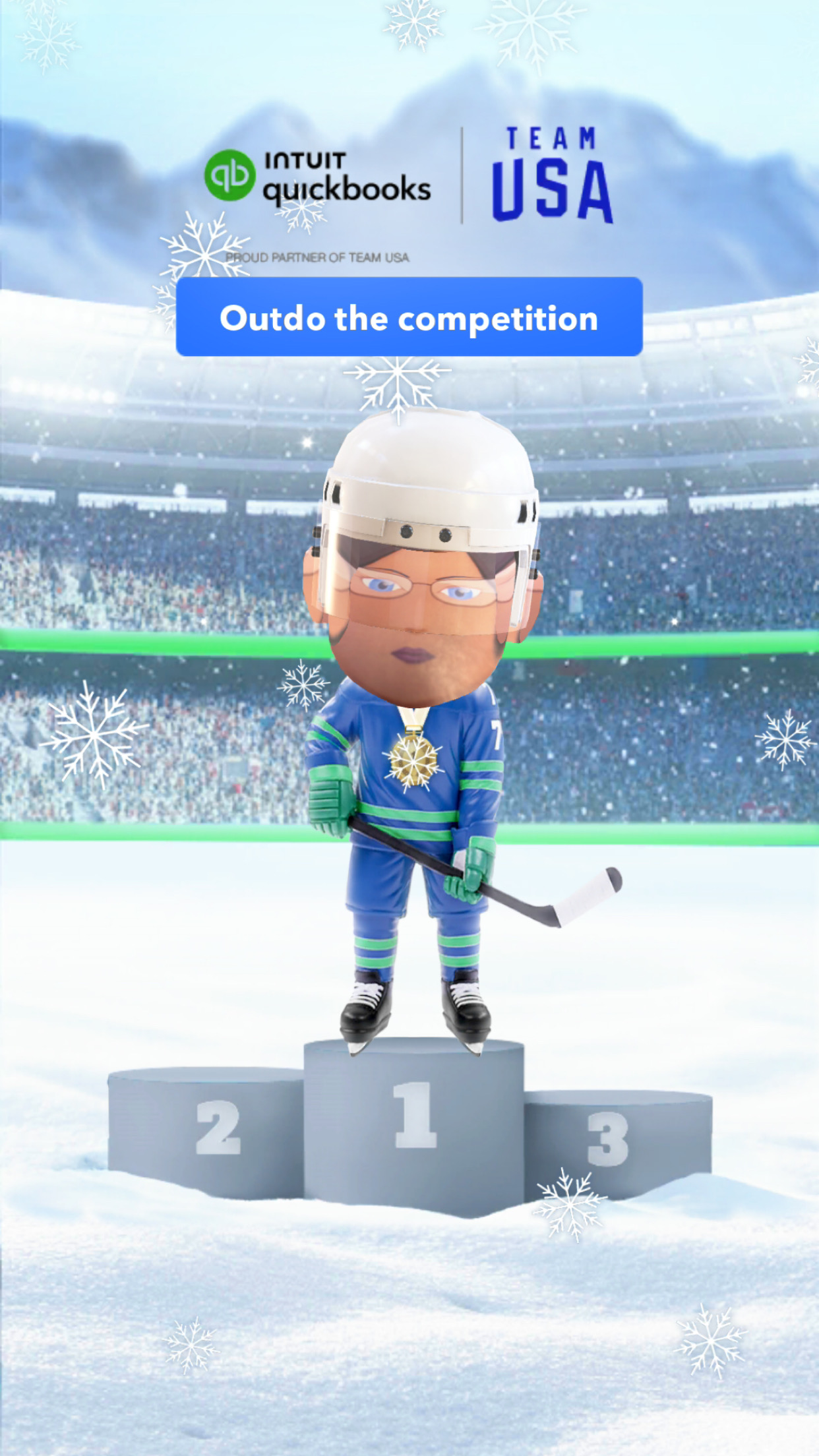Select the Team USA logo
This screenshot has height=1456, width=819.
click(x=552, y=175)
